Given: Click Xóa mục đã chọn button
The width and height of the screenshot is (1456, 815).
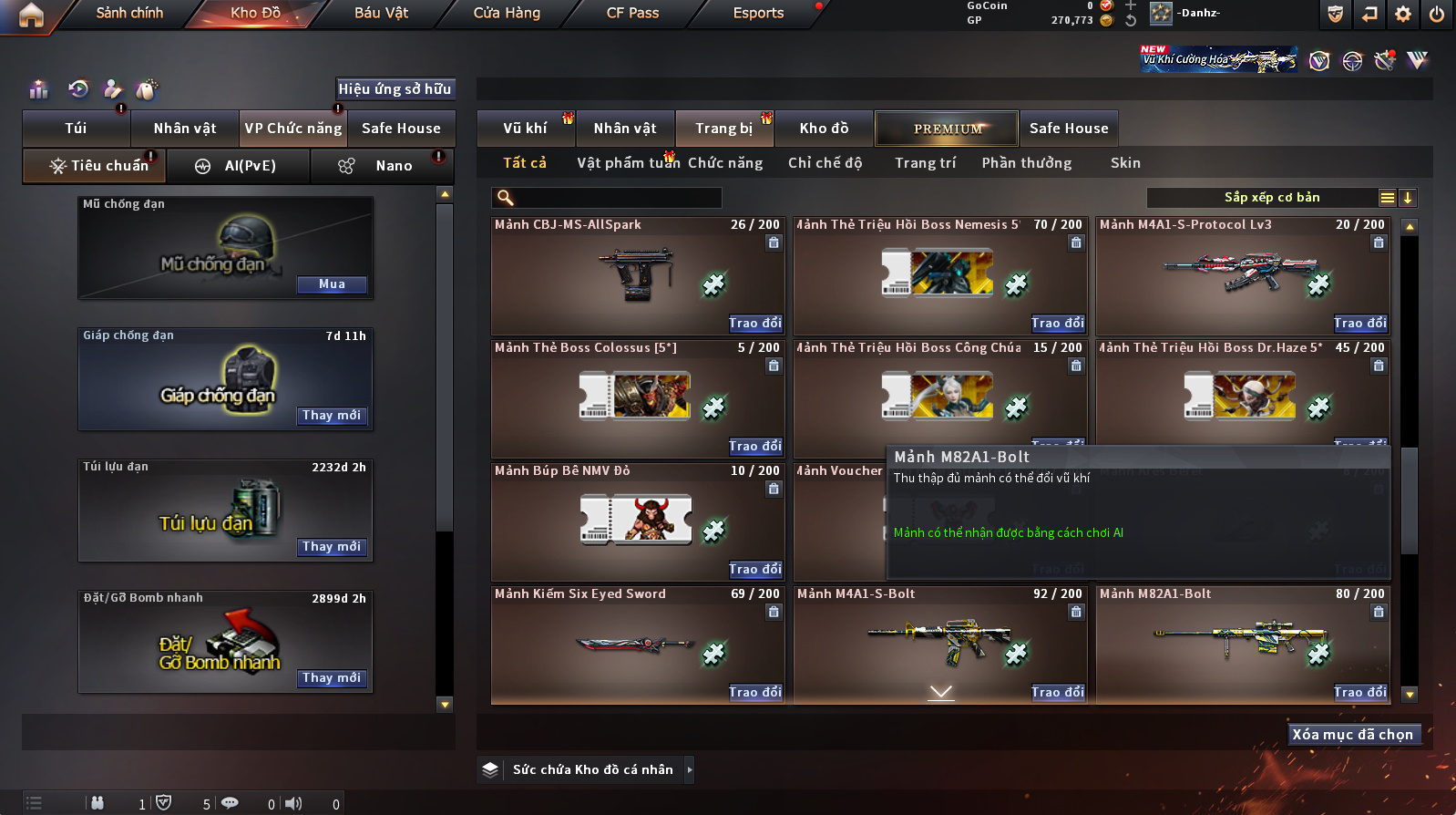Looking at the screenshot, I should click(x=1353, y=735).
